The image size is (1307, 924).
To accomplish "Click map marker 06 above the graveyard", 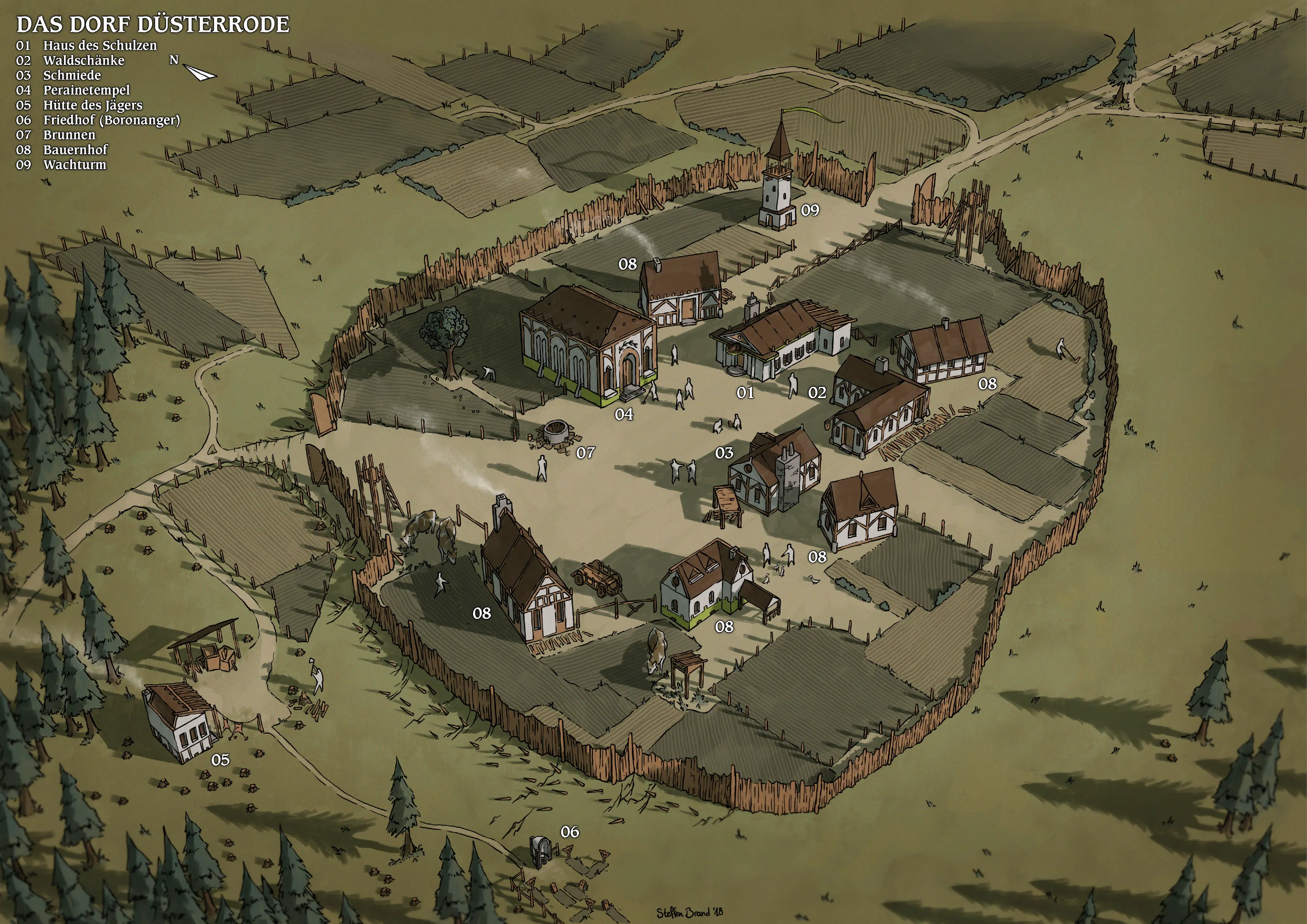I will [x=570, y=832].
